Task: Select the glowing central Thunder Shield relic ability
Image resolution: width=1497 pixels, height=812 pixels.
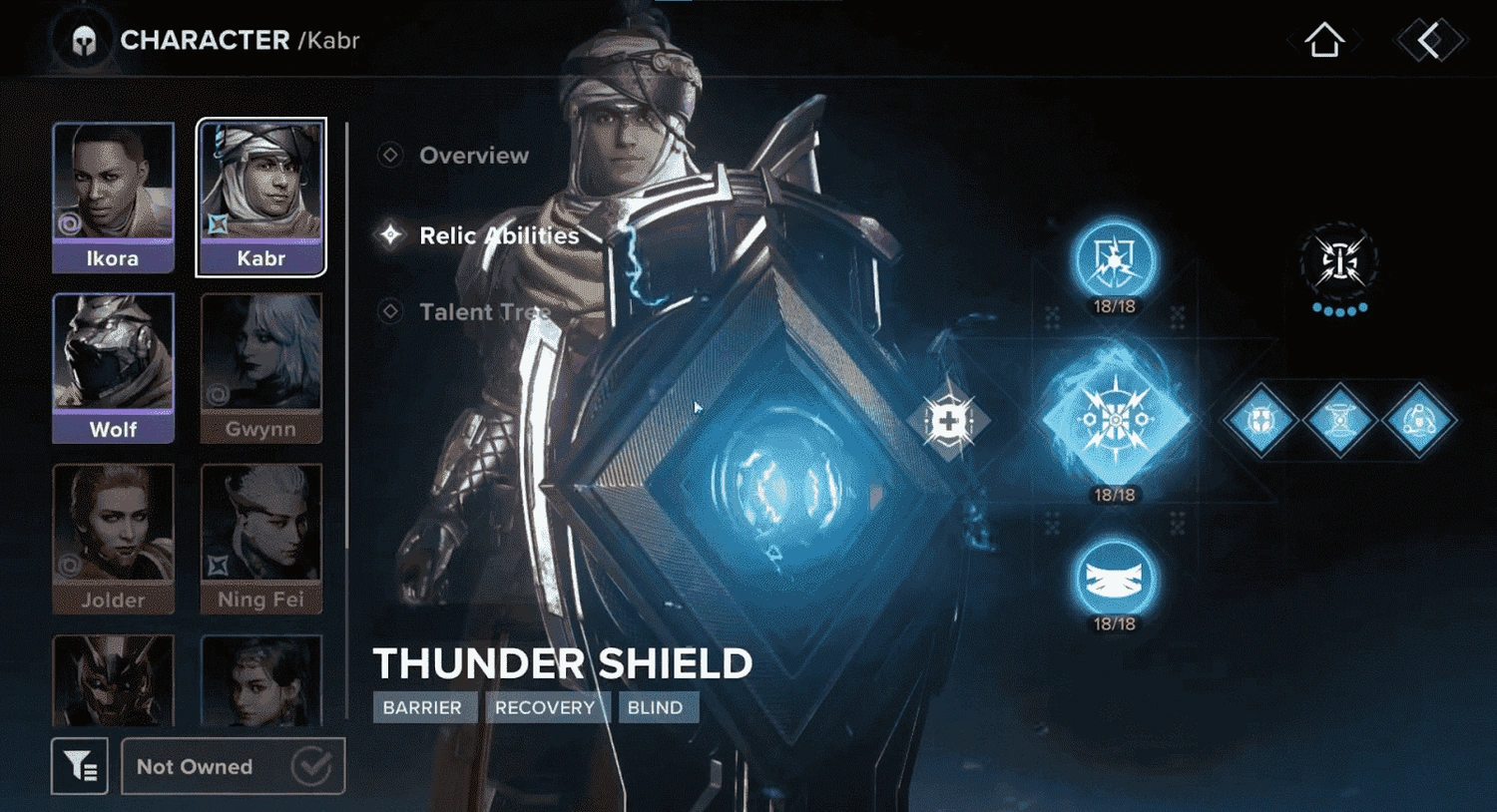Action: pyautogui.click(x=1118, y=419)
